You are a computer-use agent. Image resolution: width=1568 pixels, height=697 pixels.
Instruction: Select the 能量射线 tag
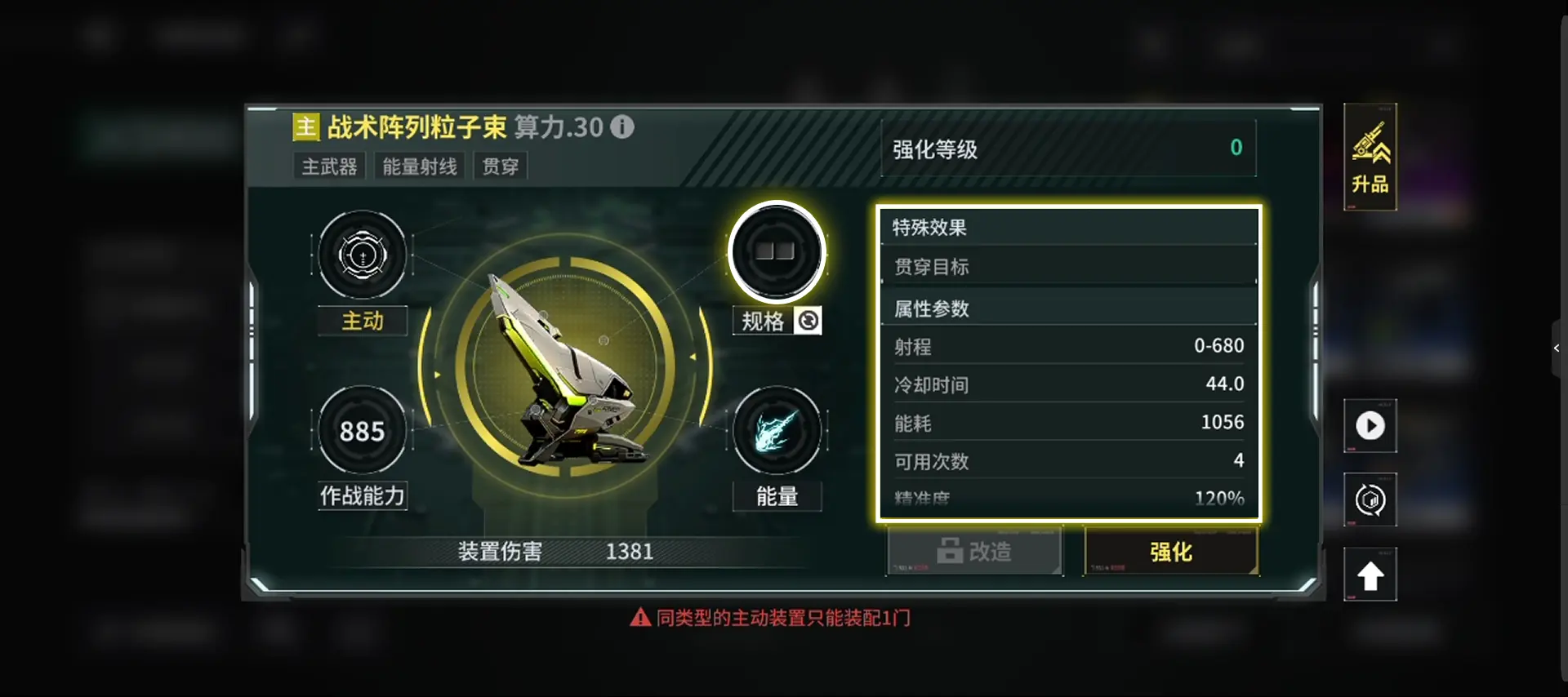point(419,165)
